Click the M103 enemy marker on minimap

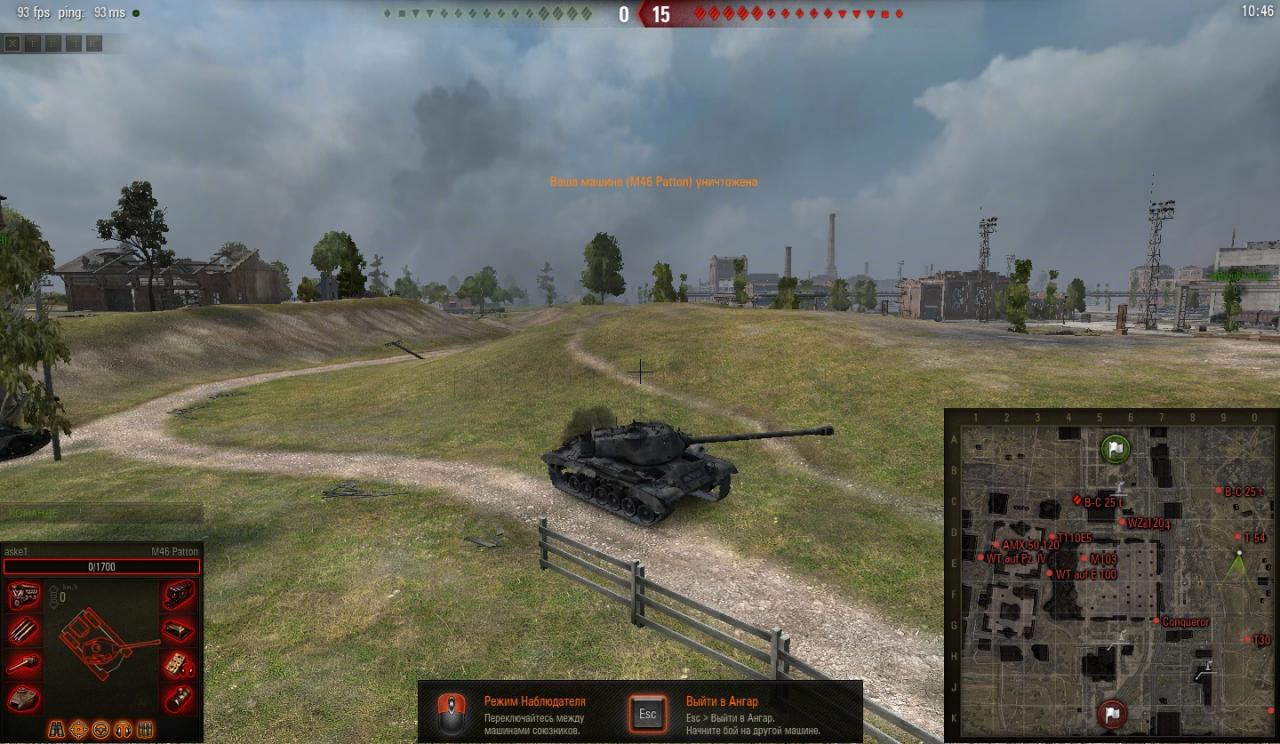tap(1084, 559)
